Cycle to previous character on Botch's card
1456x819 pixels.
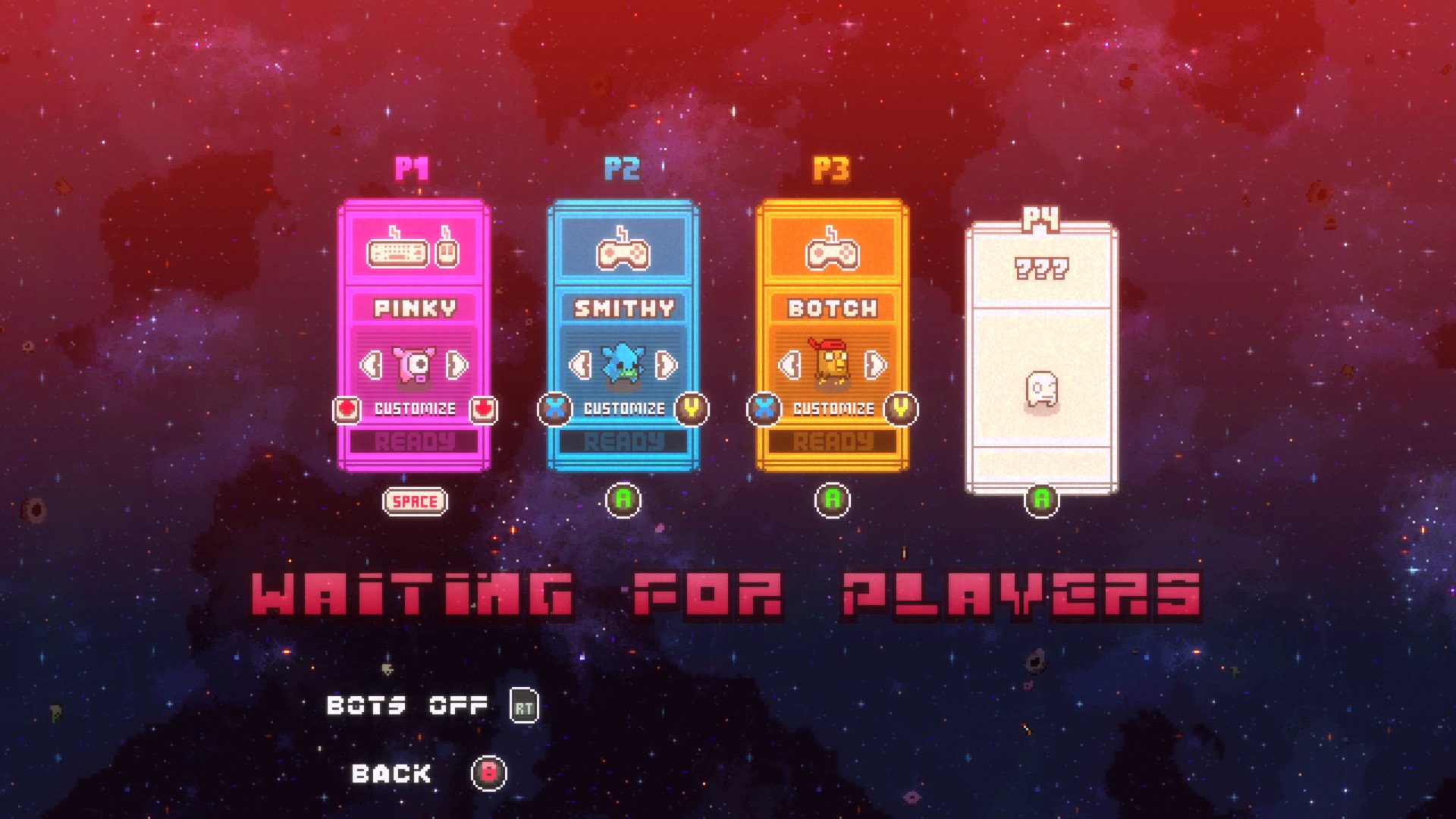tap(789, 366)
